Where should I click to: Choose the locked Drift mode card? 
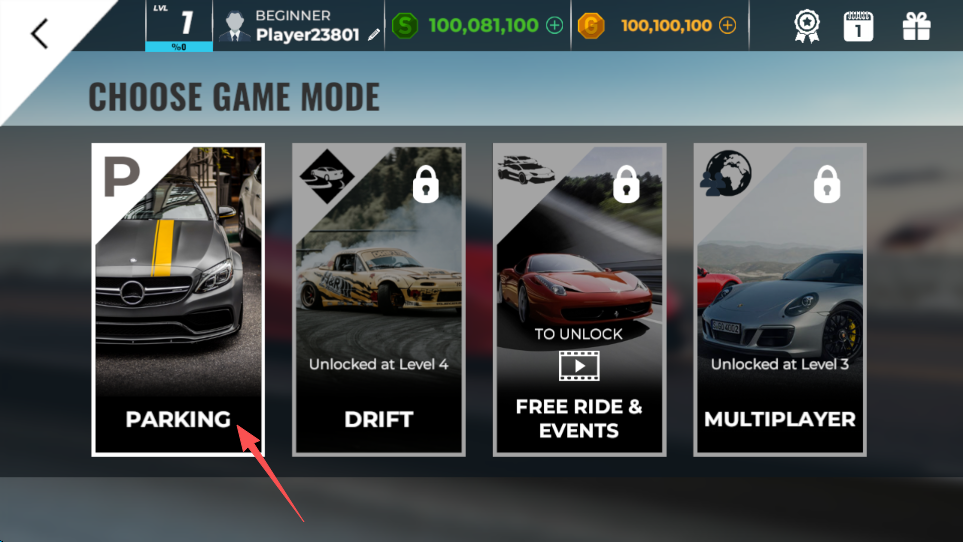coord(378,300)
